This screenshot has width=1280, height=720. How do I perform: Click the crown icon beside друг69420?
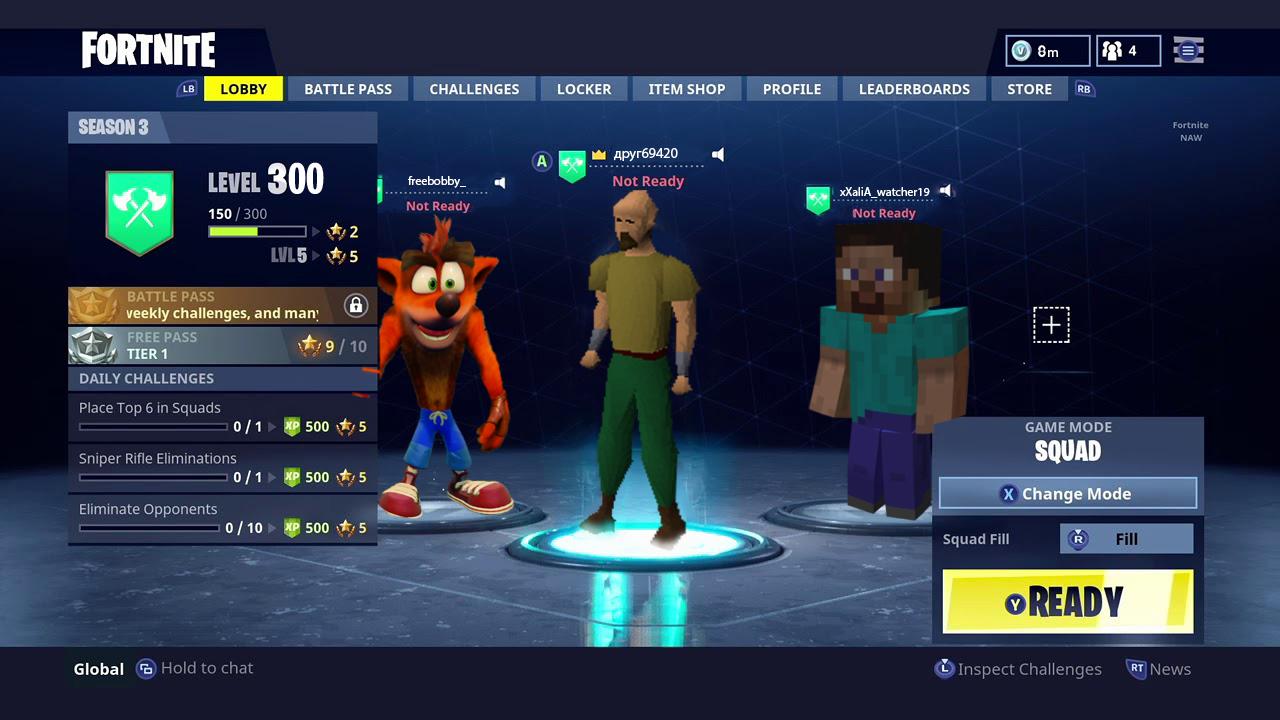click(599, 153)
